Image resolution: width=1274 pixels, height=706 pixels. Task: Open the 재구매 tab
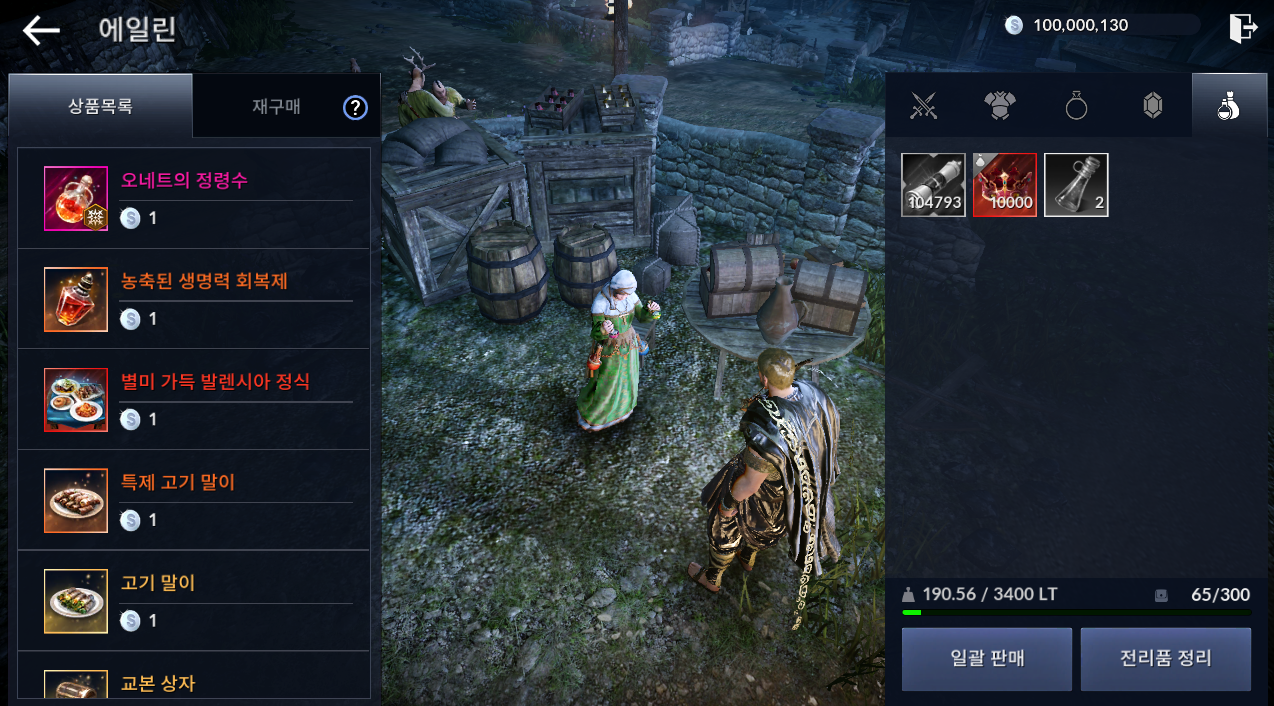(x=276, y=107)
